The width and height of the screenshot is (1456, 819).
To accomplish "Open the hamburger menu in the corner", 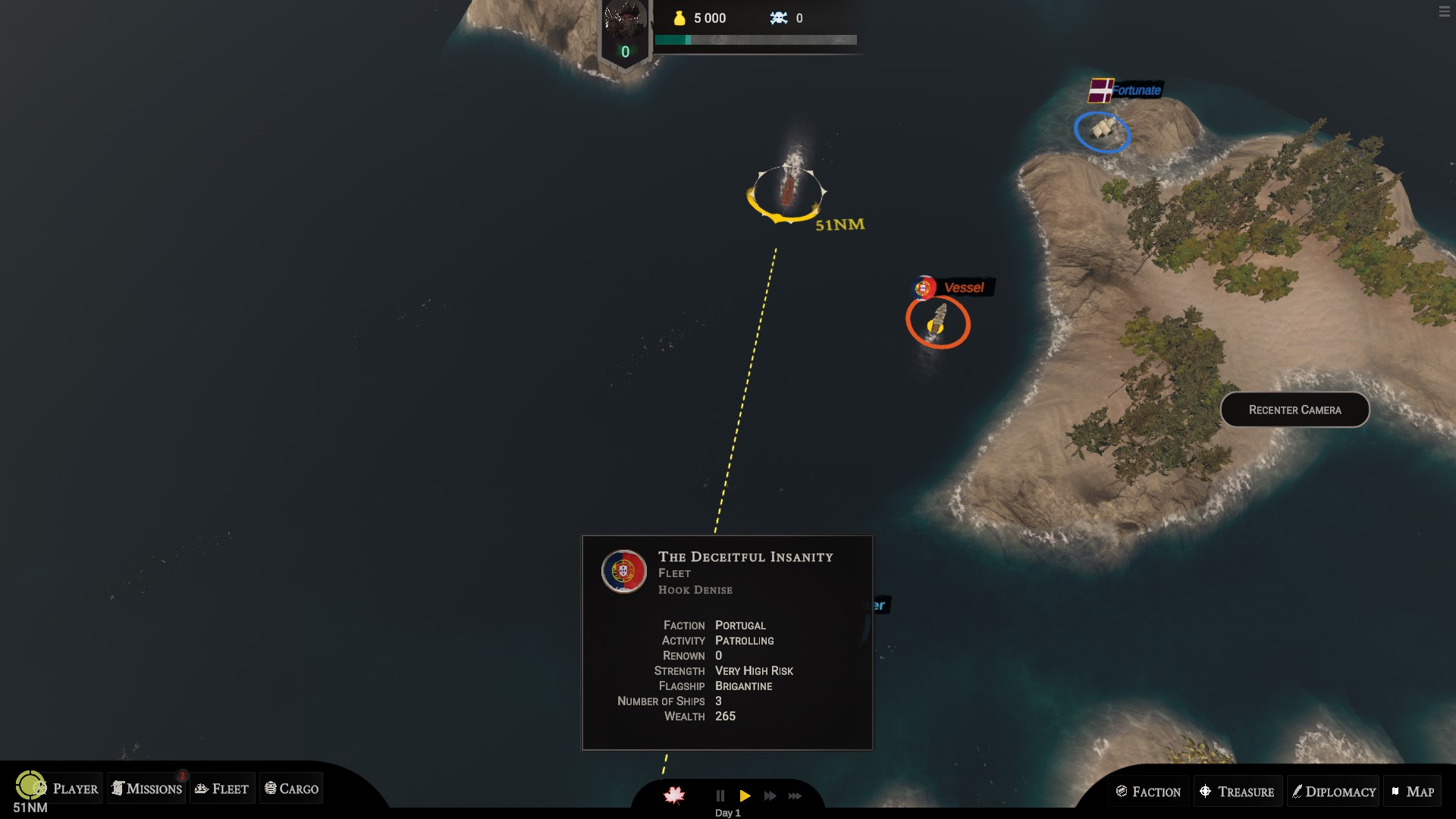I will (x=1444, y=12).
